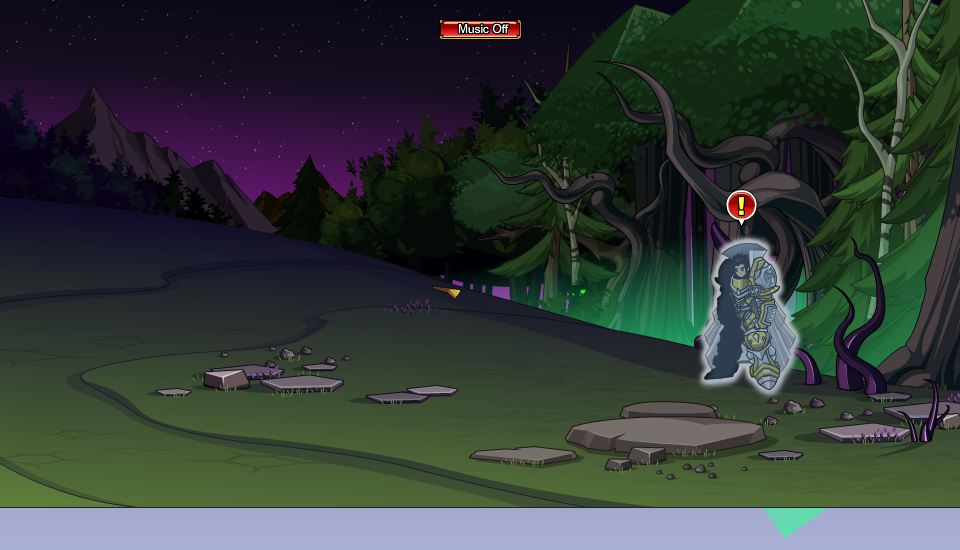Toggle the Music Off button
Image resolution: width=960 pixels, height=550 pixels.
click(480, 29)
